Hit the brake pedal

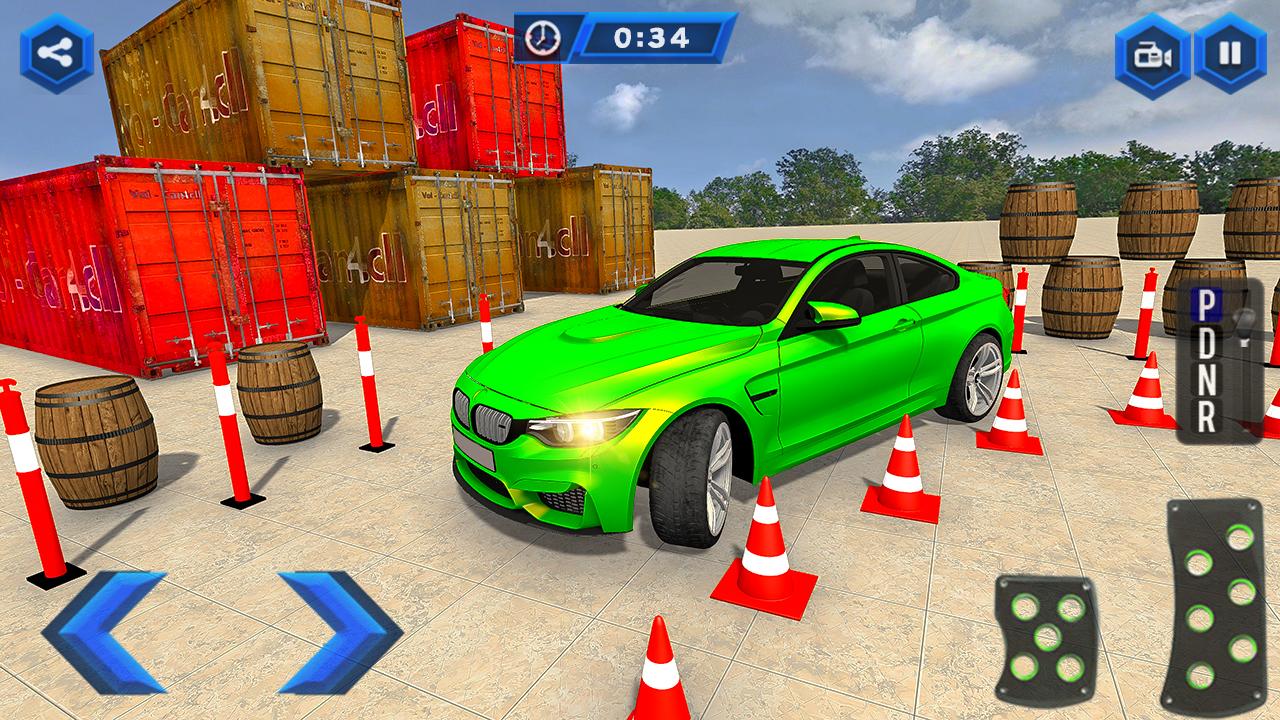(x=1045, y=636)
